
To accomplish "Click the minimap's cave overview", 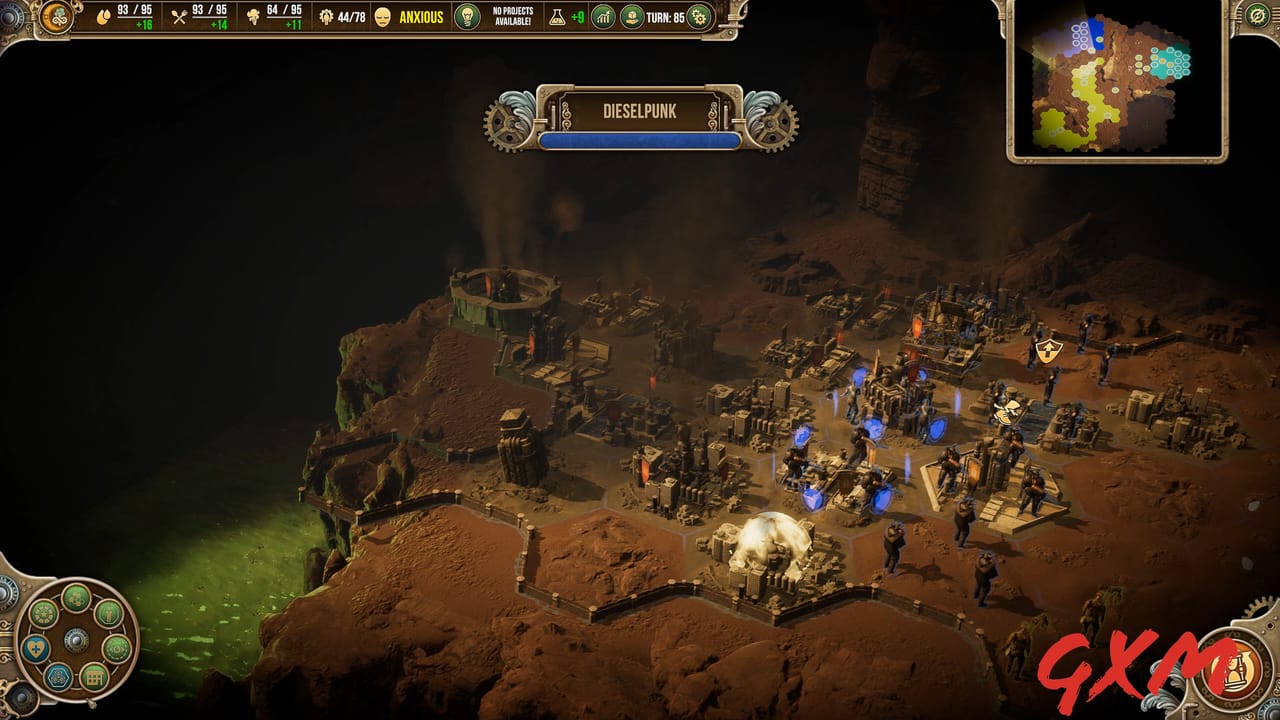I will (1117, 80).
